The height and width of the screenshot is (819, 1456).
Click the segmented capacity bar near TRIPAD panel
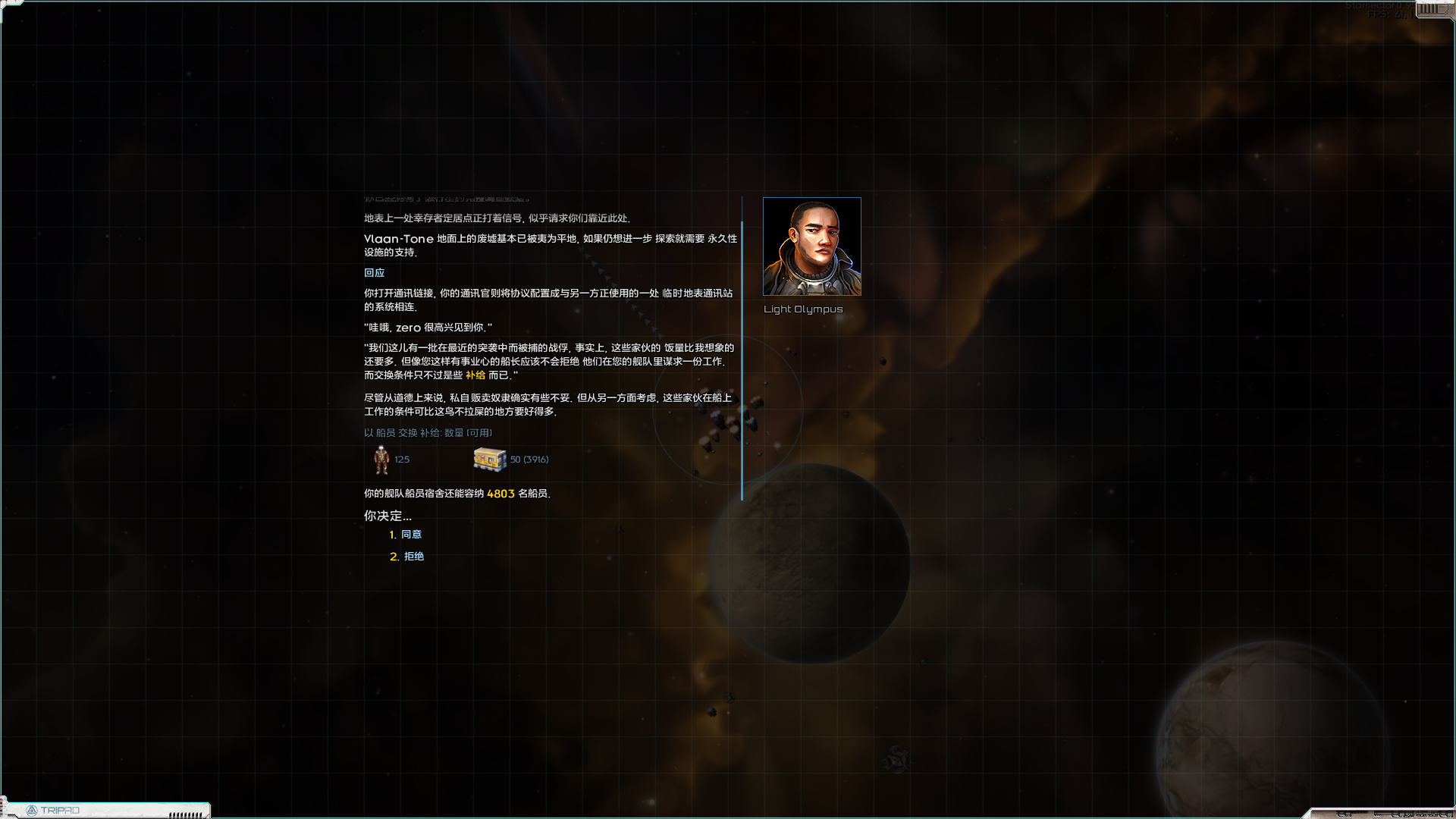(184, 815)
